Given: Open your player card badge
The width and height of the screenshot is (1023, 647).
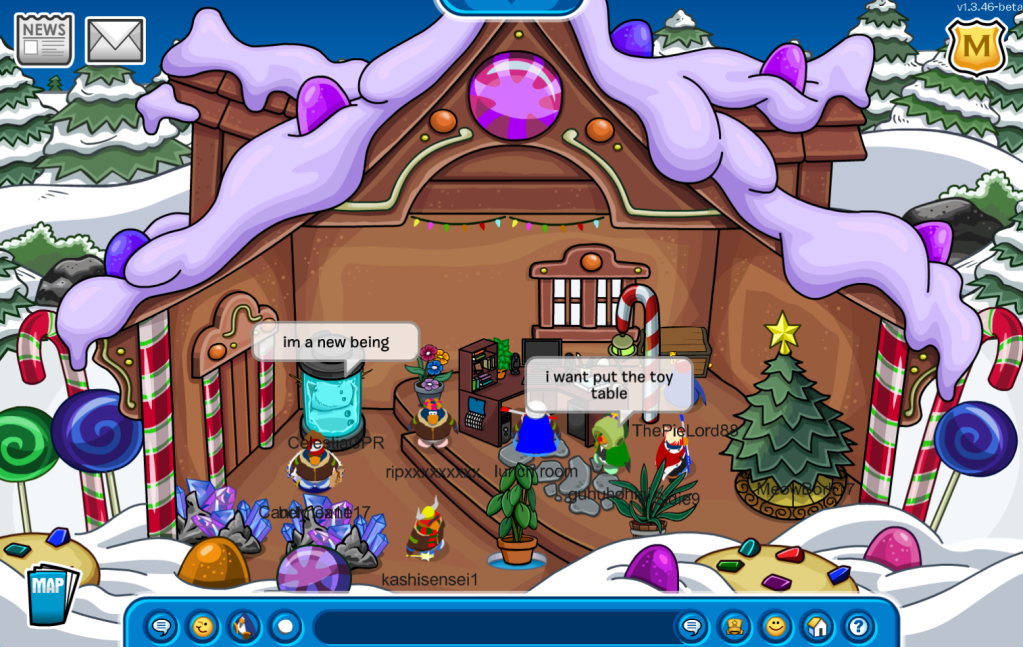Looking at the screenshot, I should point(735,627).
